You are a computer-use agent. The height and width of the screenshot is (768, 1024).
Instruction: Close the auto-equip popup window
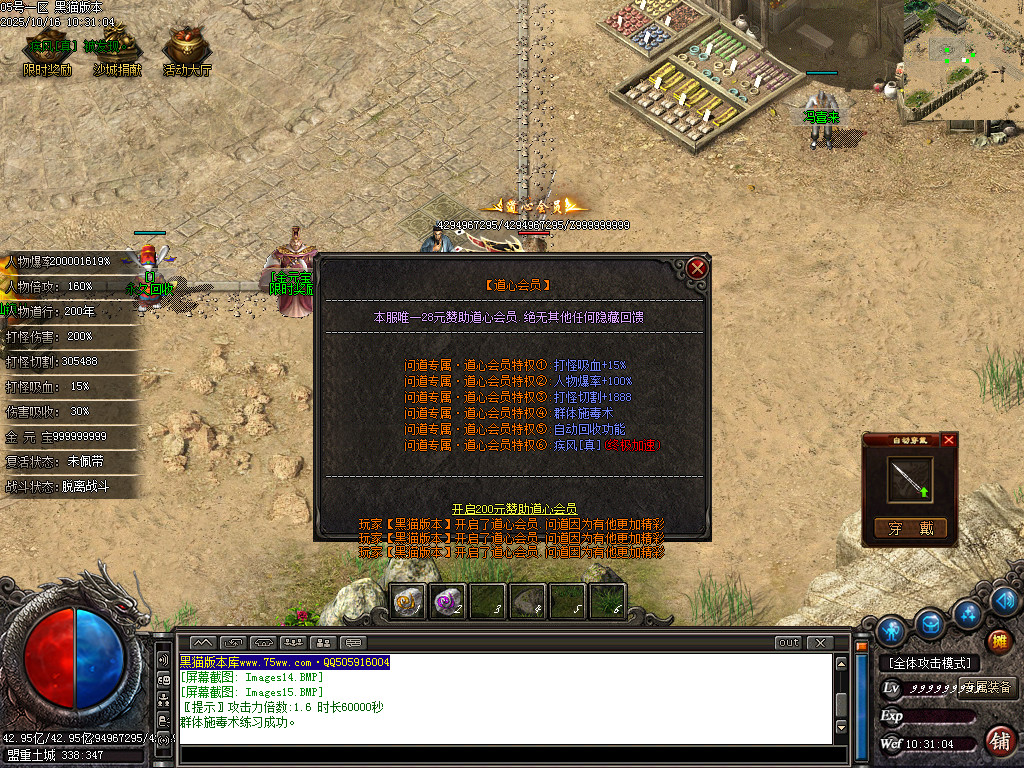click(x=949, y=440)
